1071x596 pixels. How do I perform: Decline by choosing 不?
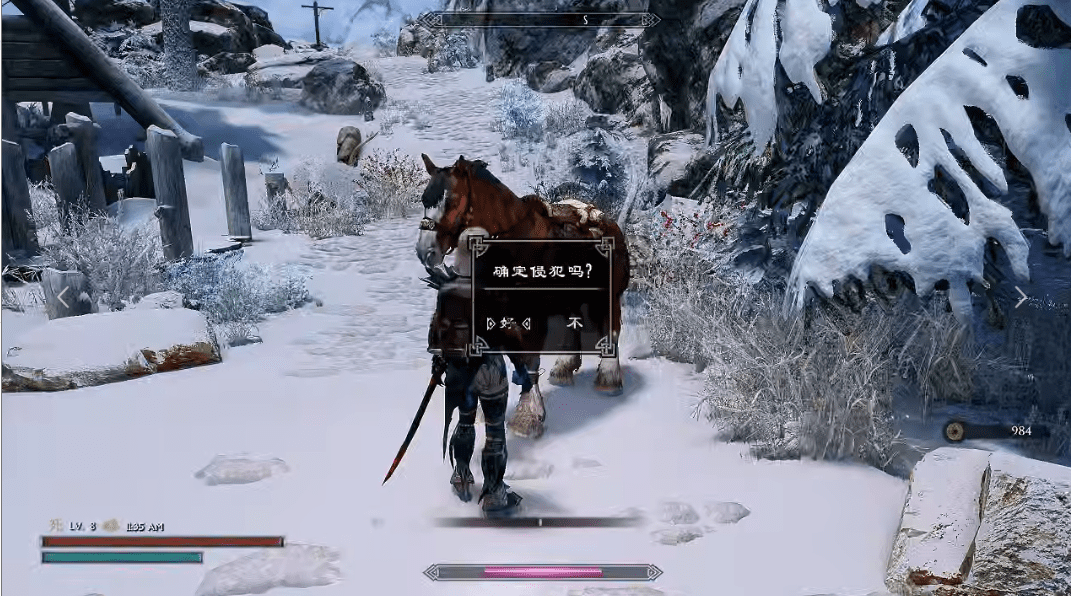[x=574, y=323]
